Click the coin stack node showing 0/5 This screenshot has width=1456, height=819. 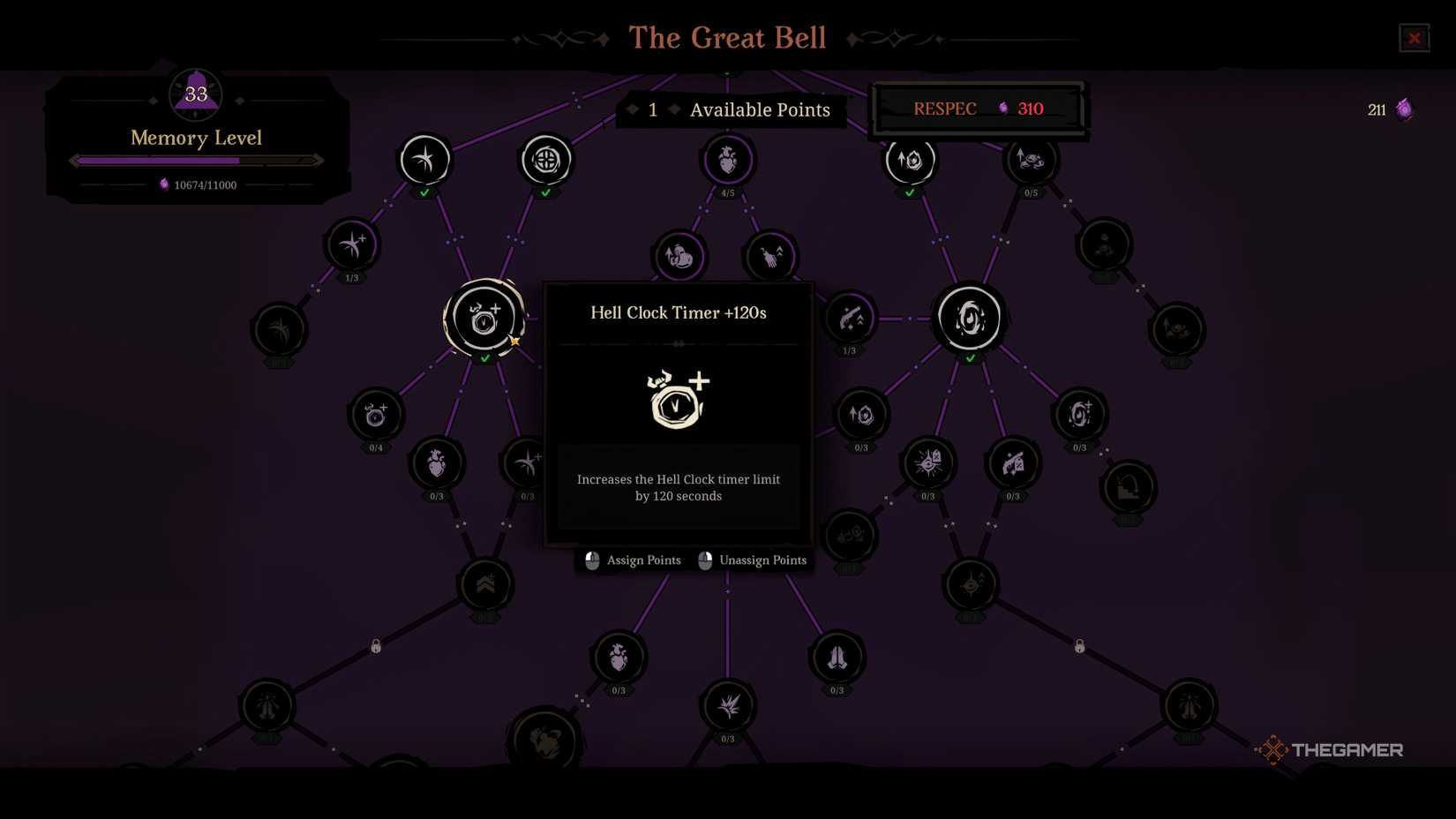pyautogui.click(x=1030, y=160)
